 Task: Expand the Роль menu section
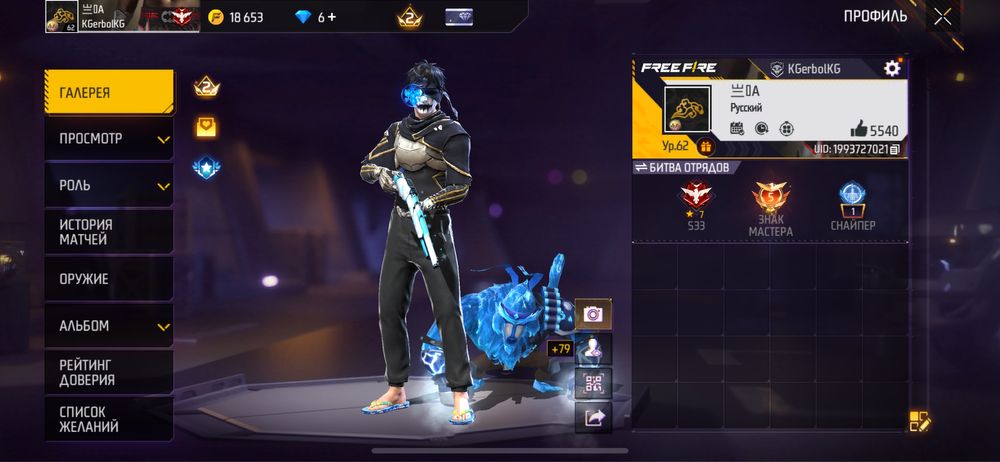tap(108, 185)
